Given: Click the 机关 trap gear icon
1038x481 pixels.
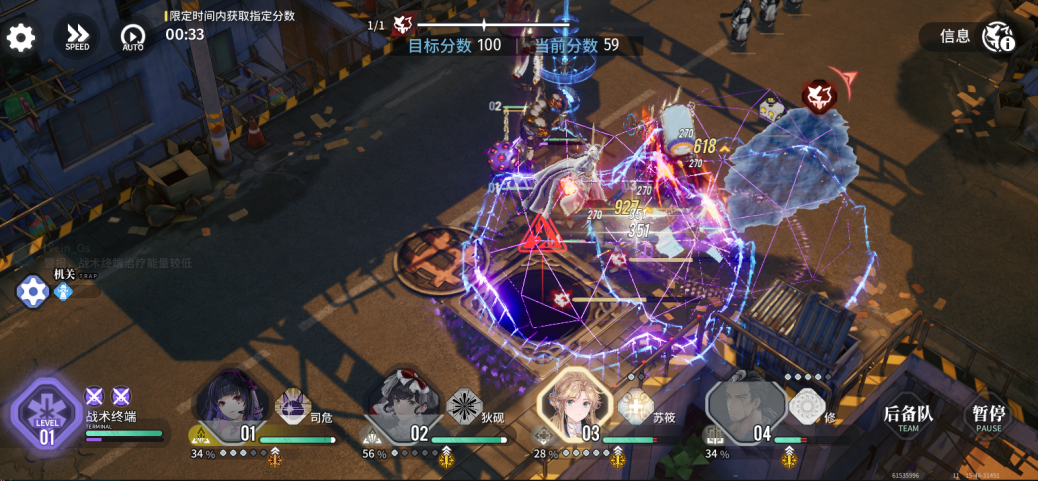Looking at the screenshot, I should [33, 291].
